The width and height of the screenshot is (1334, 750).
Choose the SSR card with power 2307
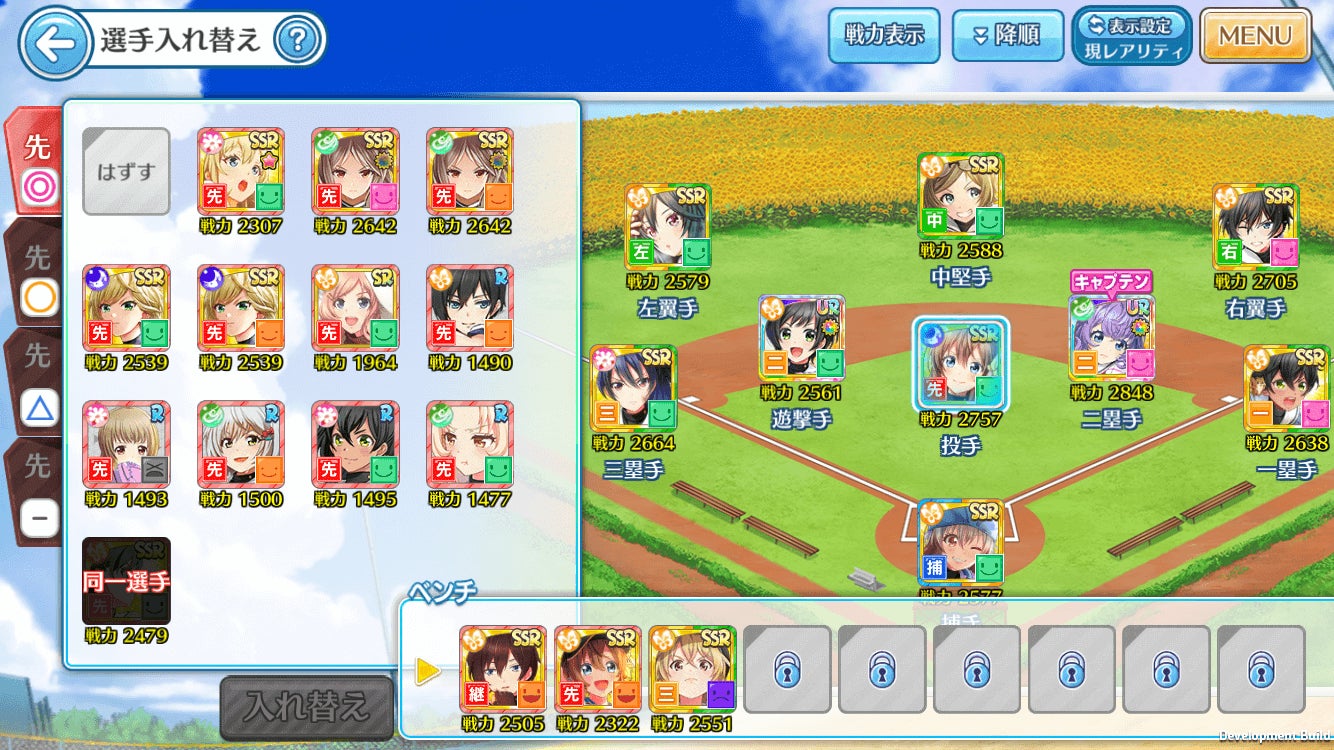241,171
